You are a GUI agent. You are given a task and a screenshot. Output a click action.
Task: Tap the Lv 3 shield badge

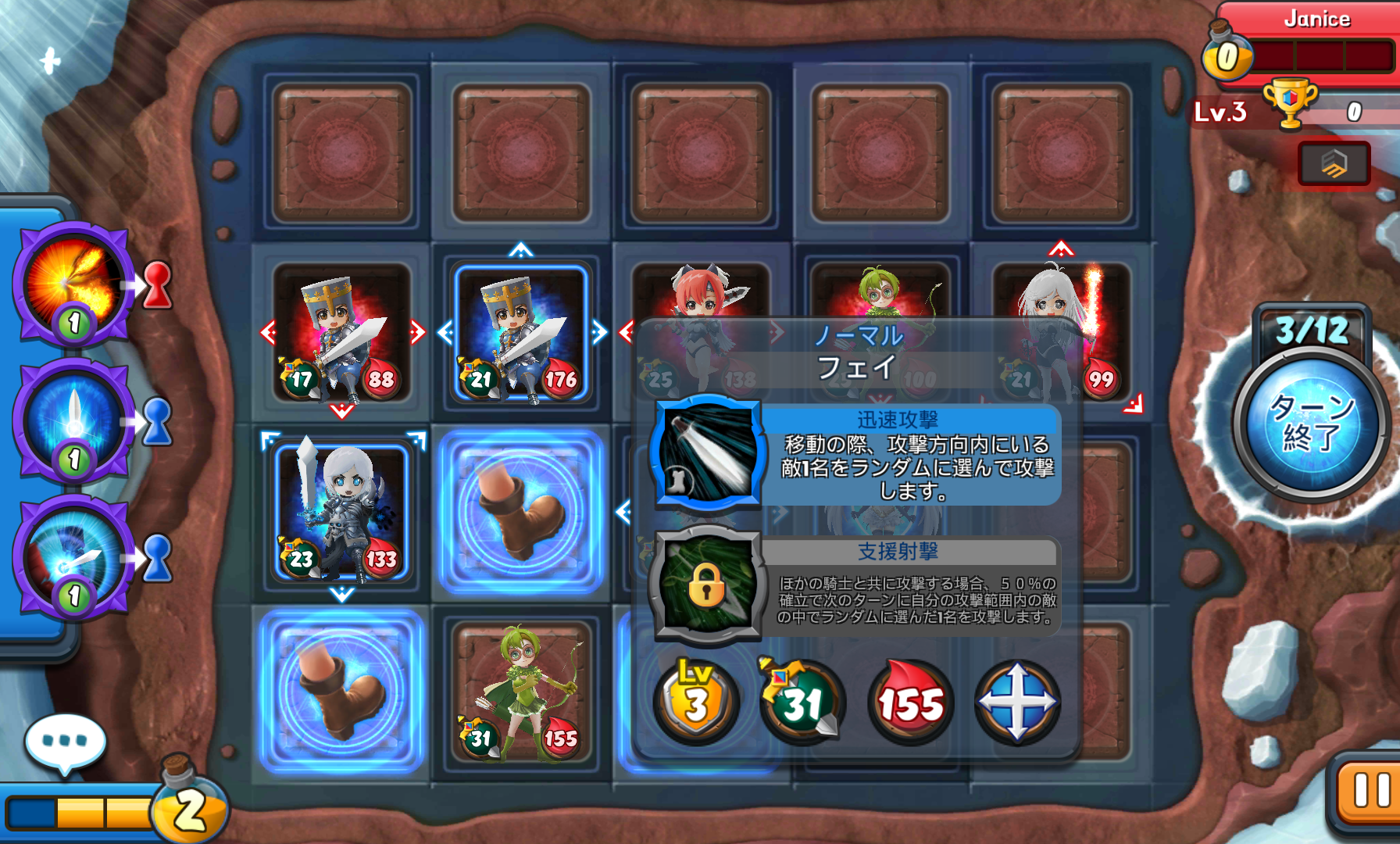pos(696,702)
